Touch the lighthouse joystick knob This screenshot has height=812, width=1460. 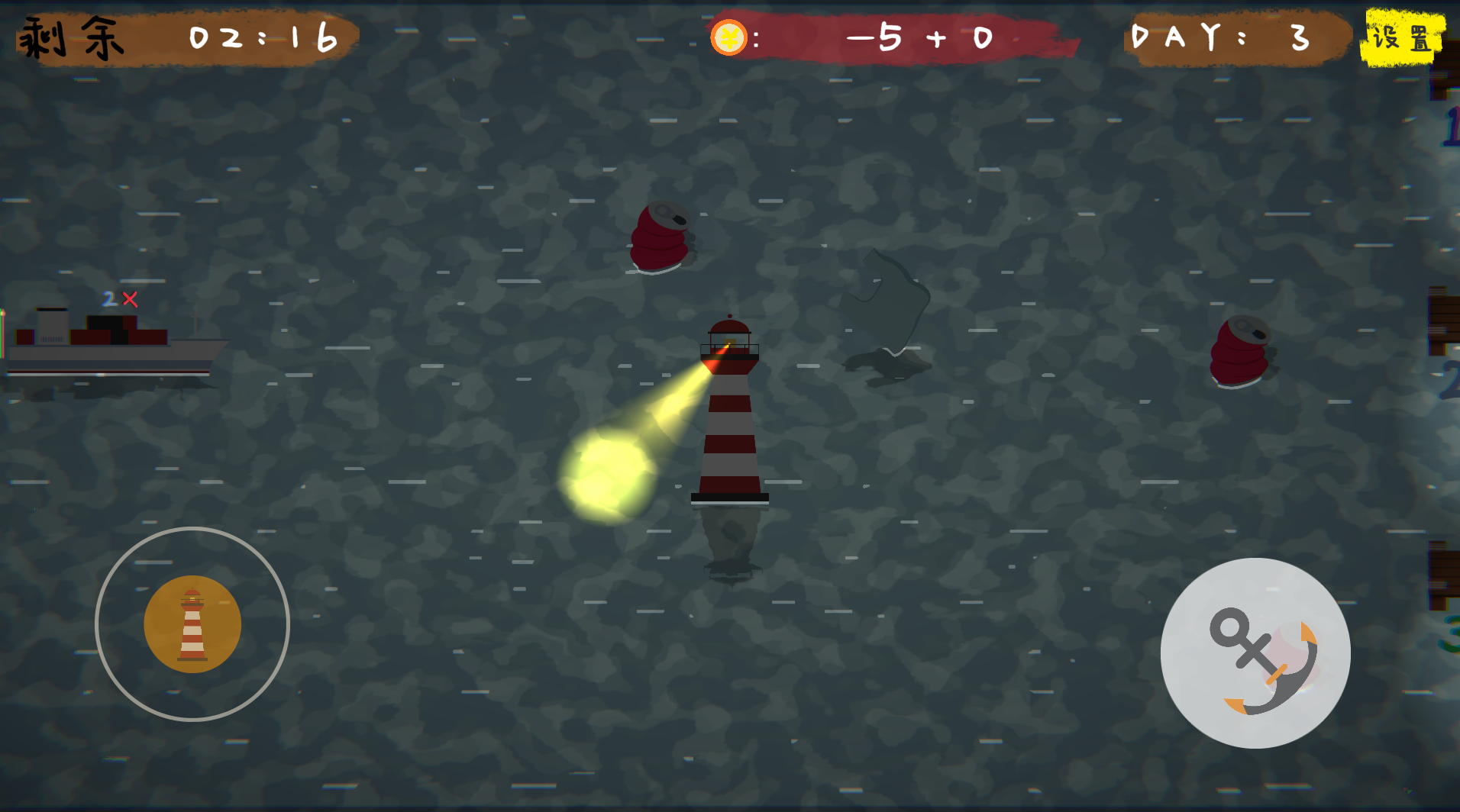[x=192, y=624]
